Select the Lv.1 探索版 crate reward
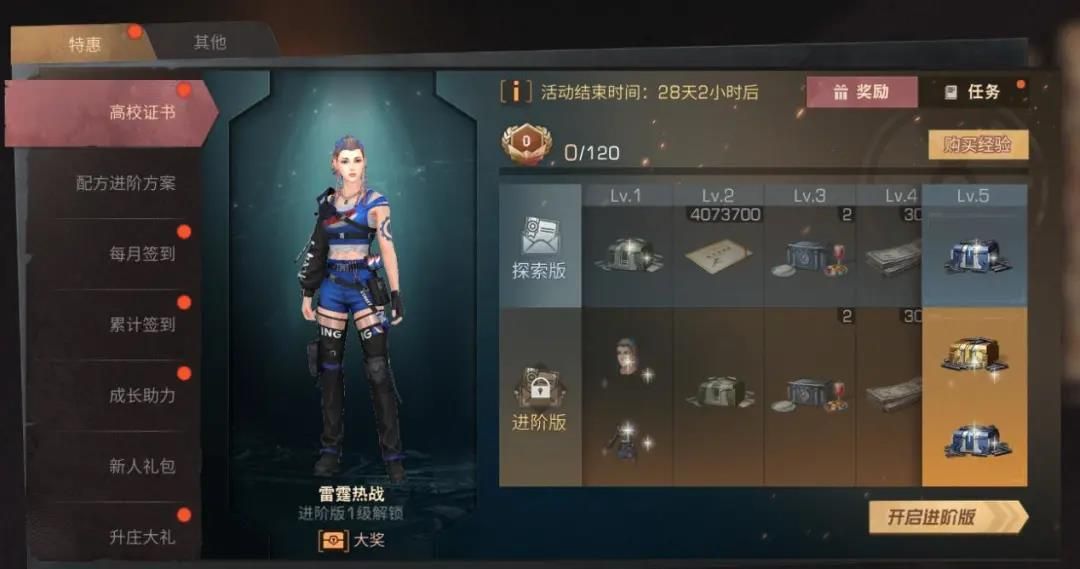Screen dimensions: 1080x569 click(x=626, y=257)
